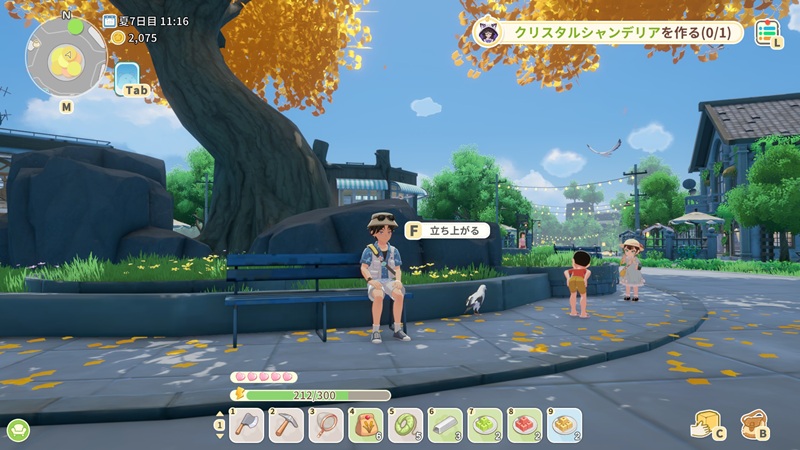This screenshot has height=450, width=800.
Task: Open the calendar date icon
Action: point(109,21)
